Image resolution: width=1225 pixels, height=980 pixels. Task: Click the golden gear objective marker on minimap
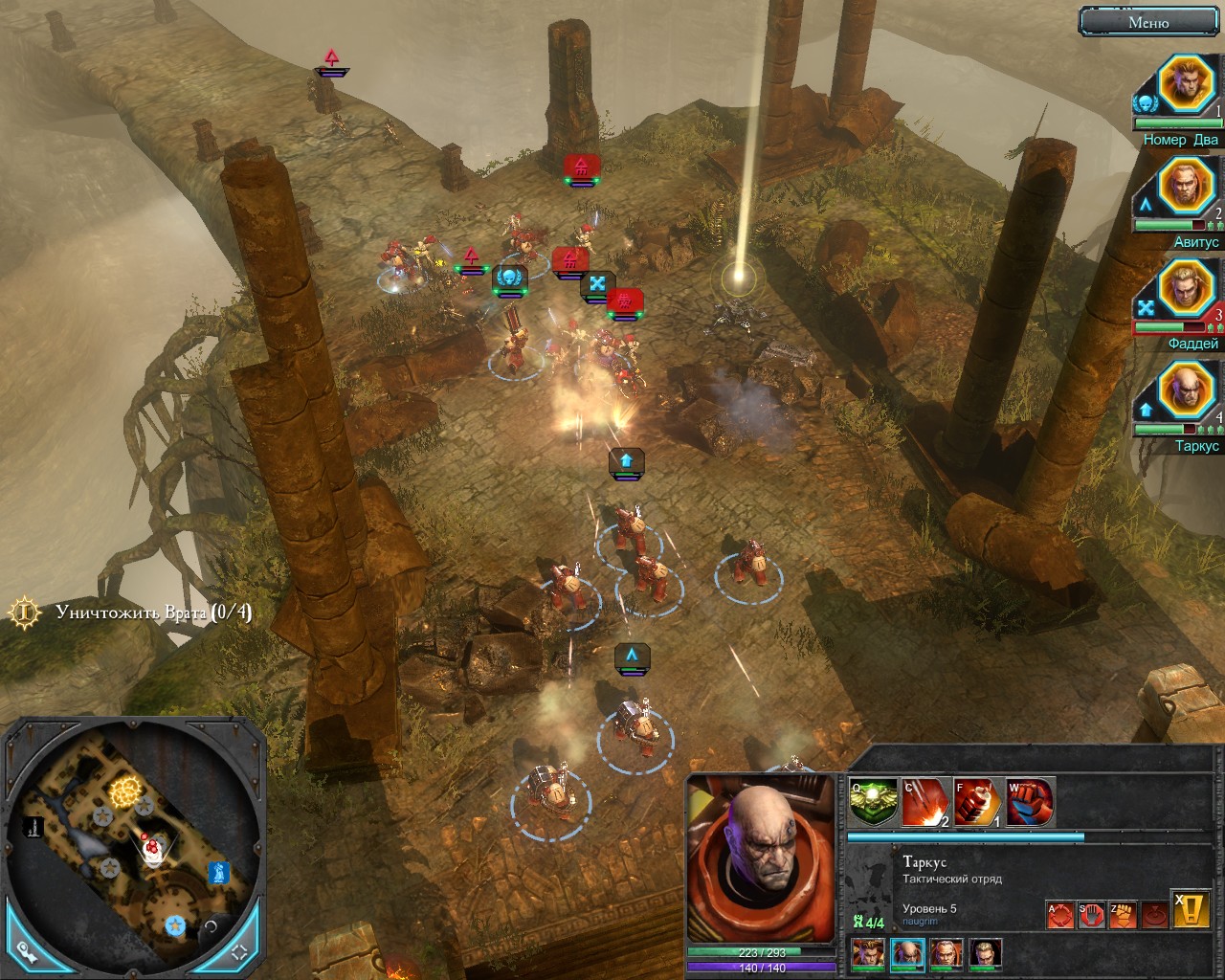[124, 791]
